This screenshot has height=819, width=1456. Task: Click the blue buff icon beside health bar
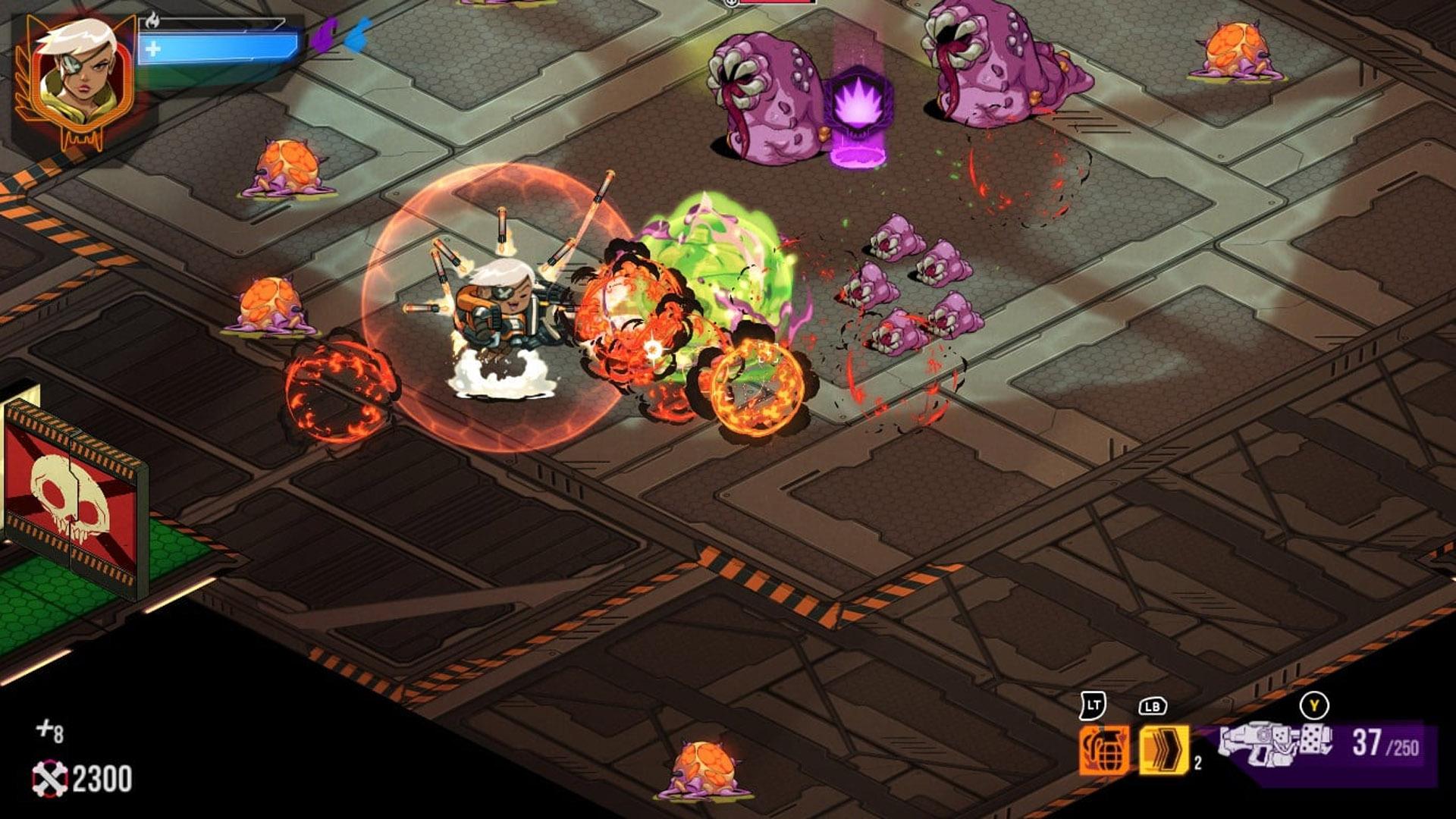pyautogui.click(x=358, y=36)
